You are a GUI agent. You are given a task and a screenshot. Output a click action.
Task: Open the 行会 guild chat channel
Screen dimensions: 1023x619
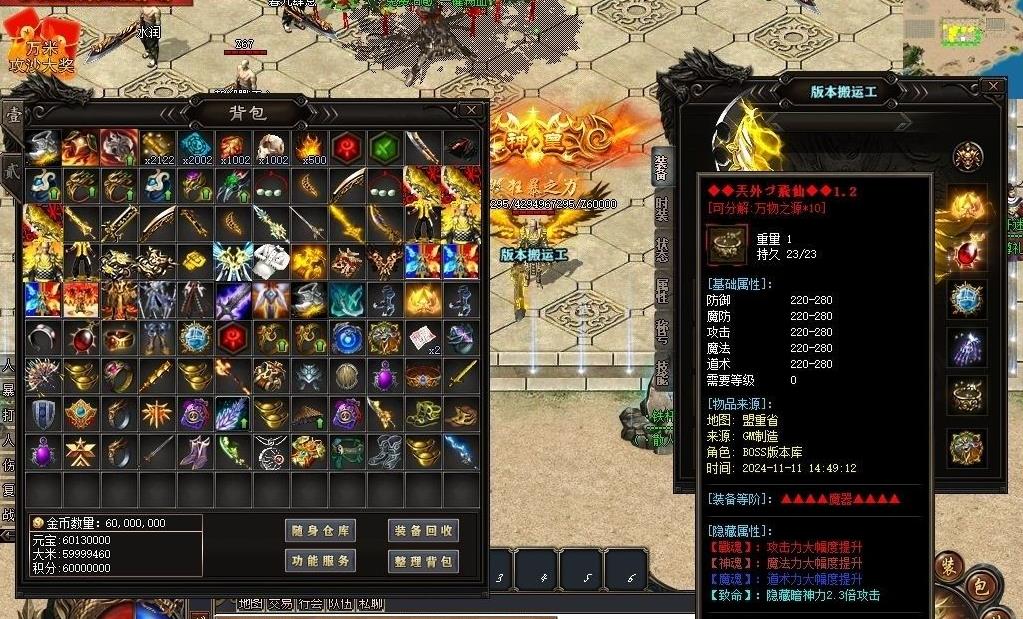(x=310, y=604)
